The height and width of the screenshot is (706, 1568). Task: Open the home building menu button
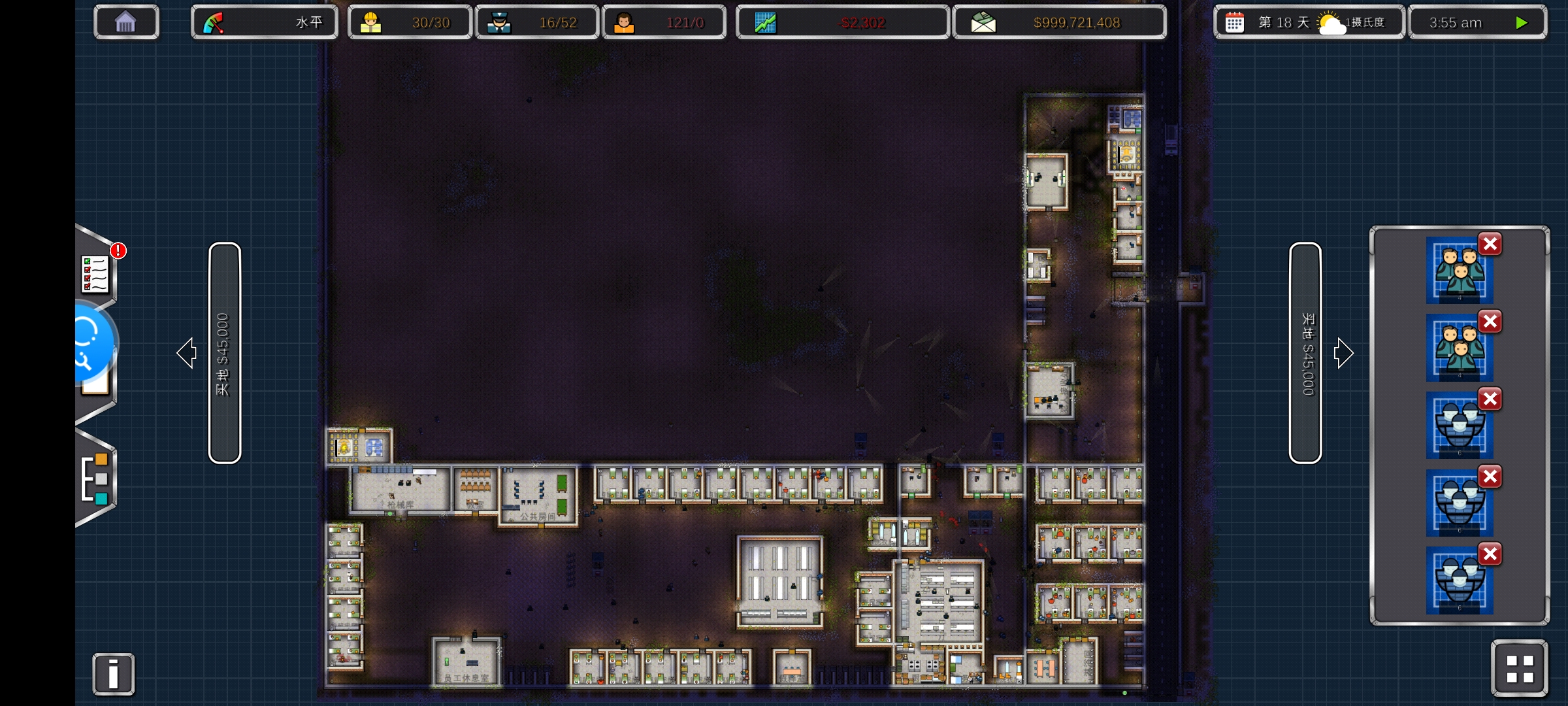pyautogui.click(x=125, y=23)
